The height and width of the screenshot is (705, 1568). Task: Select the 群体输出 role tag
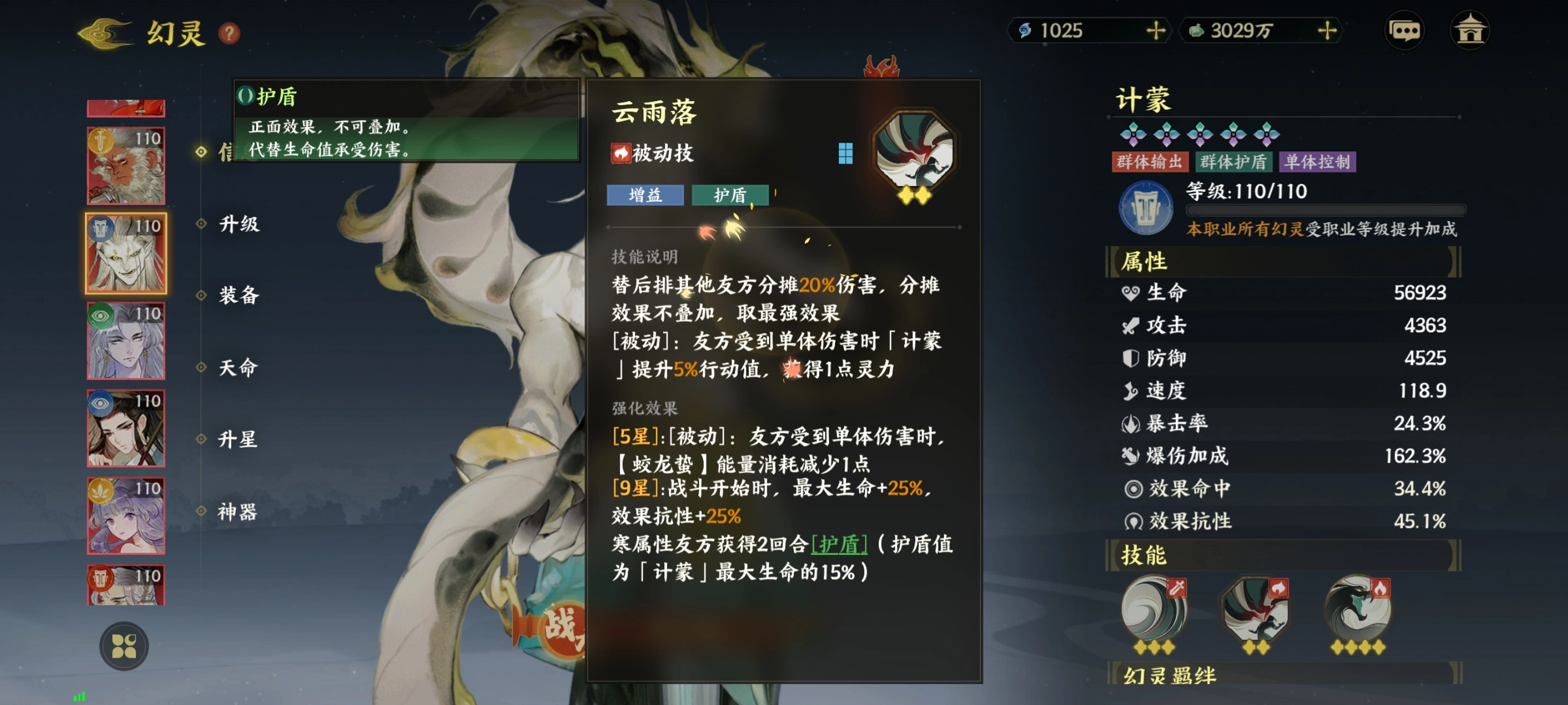click(1149, 162)
